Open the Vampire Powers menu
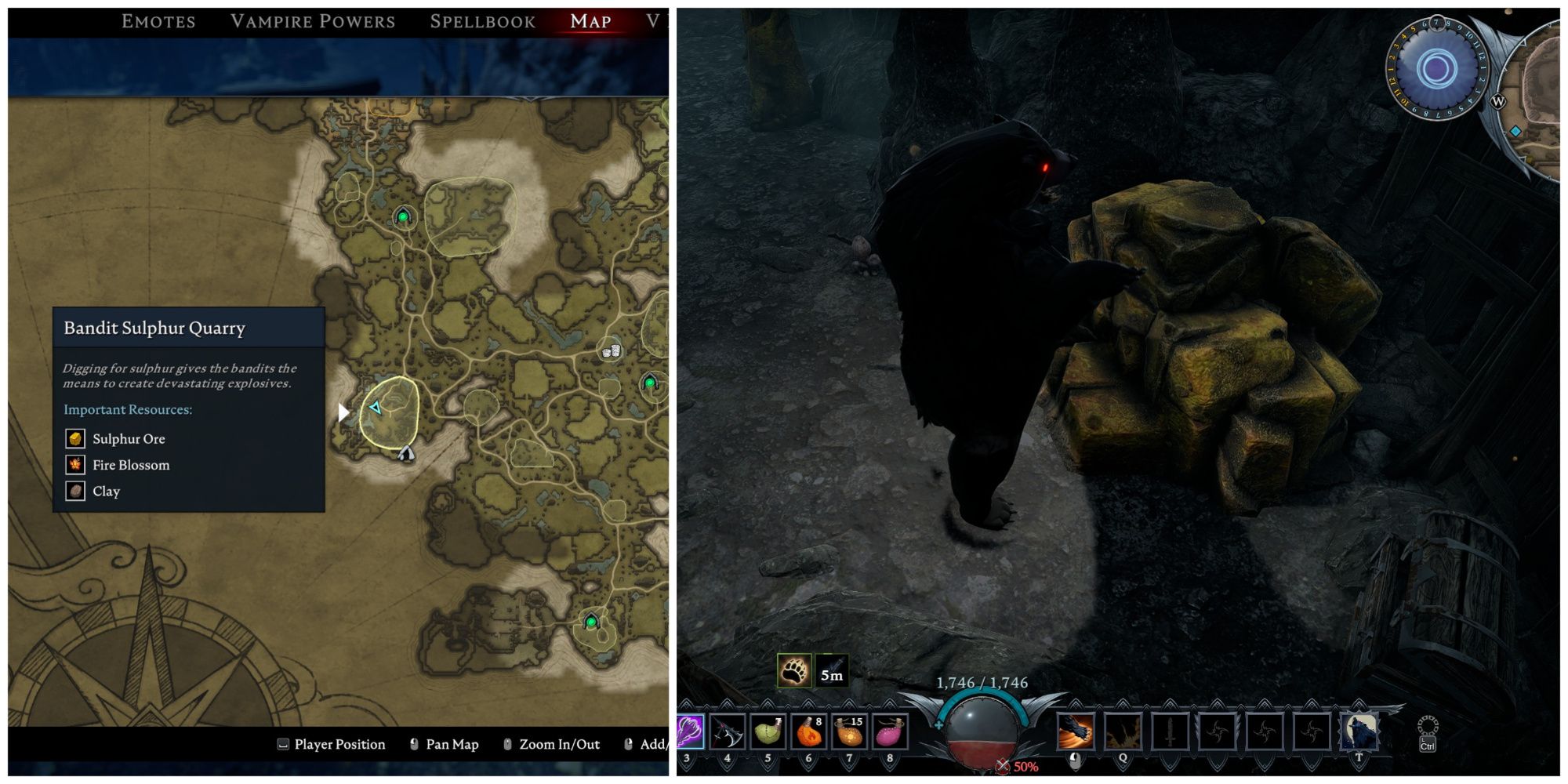Image resolution: width=1568 pixels, height=784 pixels. click(x=313, y=21)
